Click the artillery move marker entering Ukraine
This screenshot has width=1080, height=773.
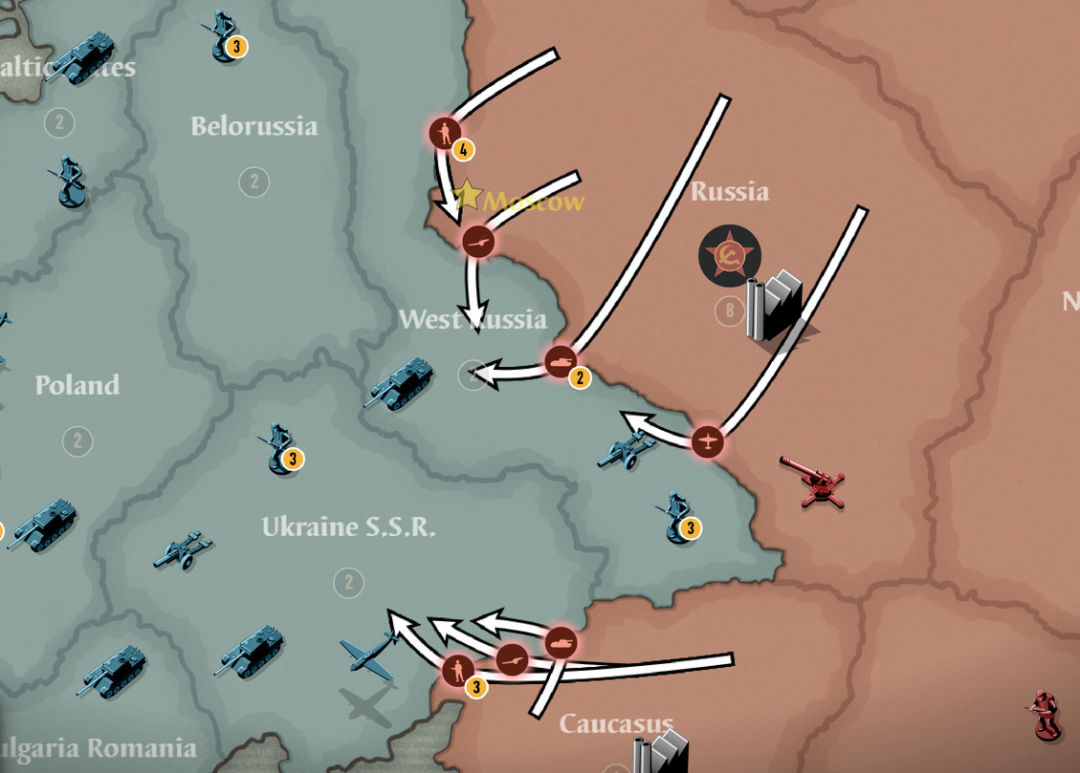click(512, 656)
